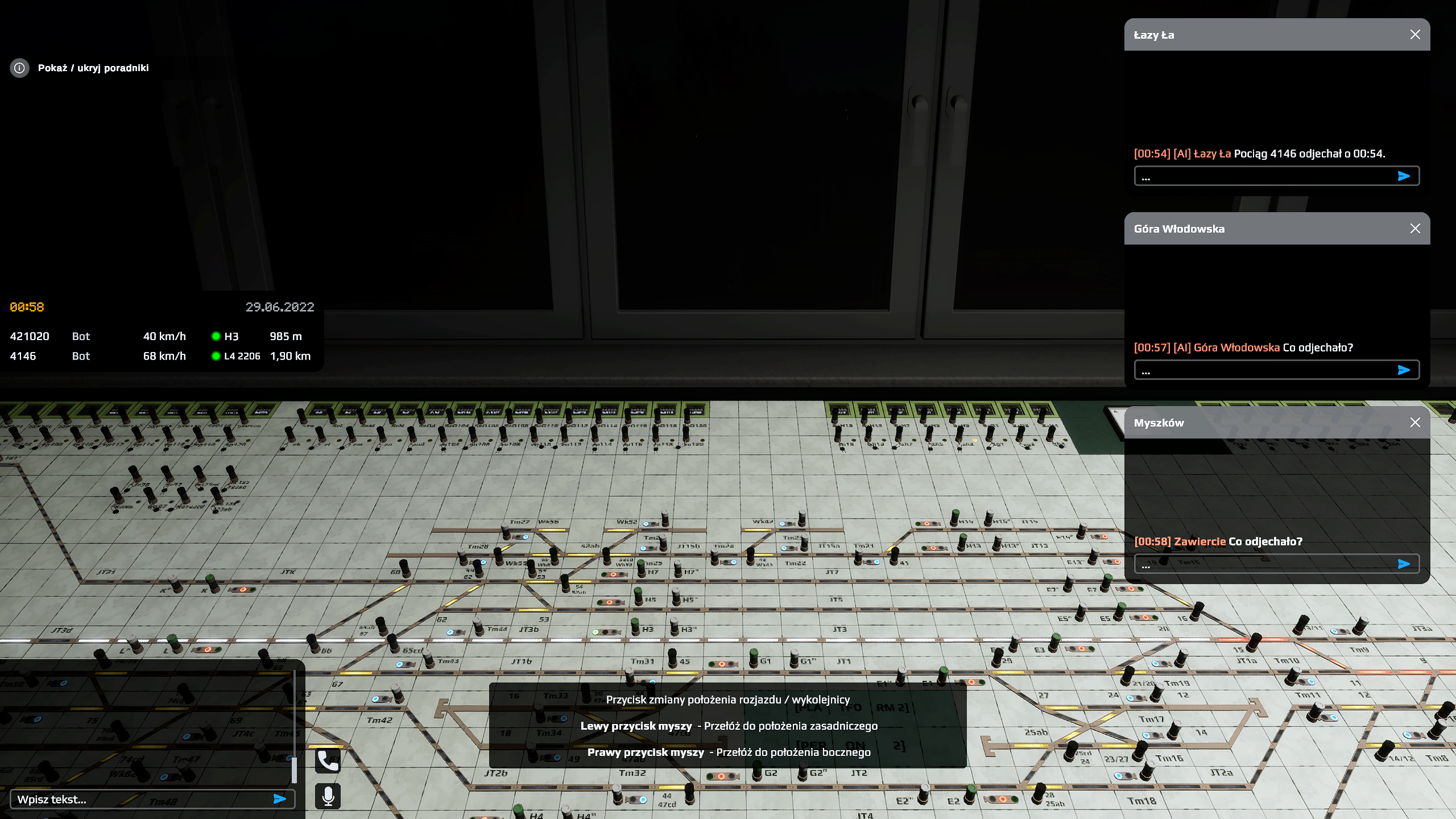Toggle the microphone icon
Screen dimensions: 1456x819
328,796
